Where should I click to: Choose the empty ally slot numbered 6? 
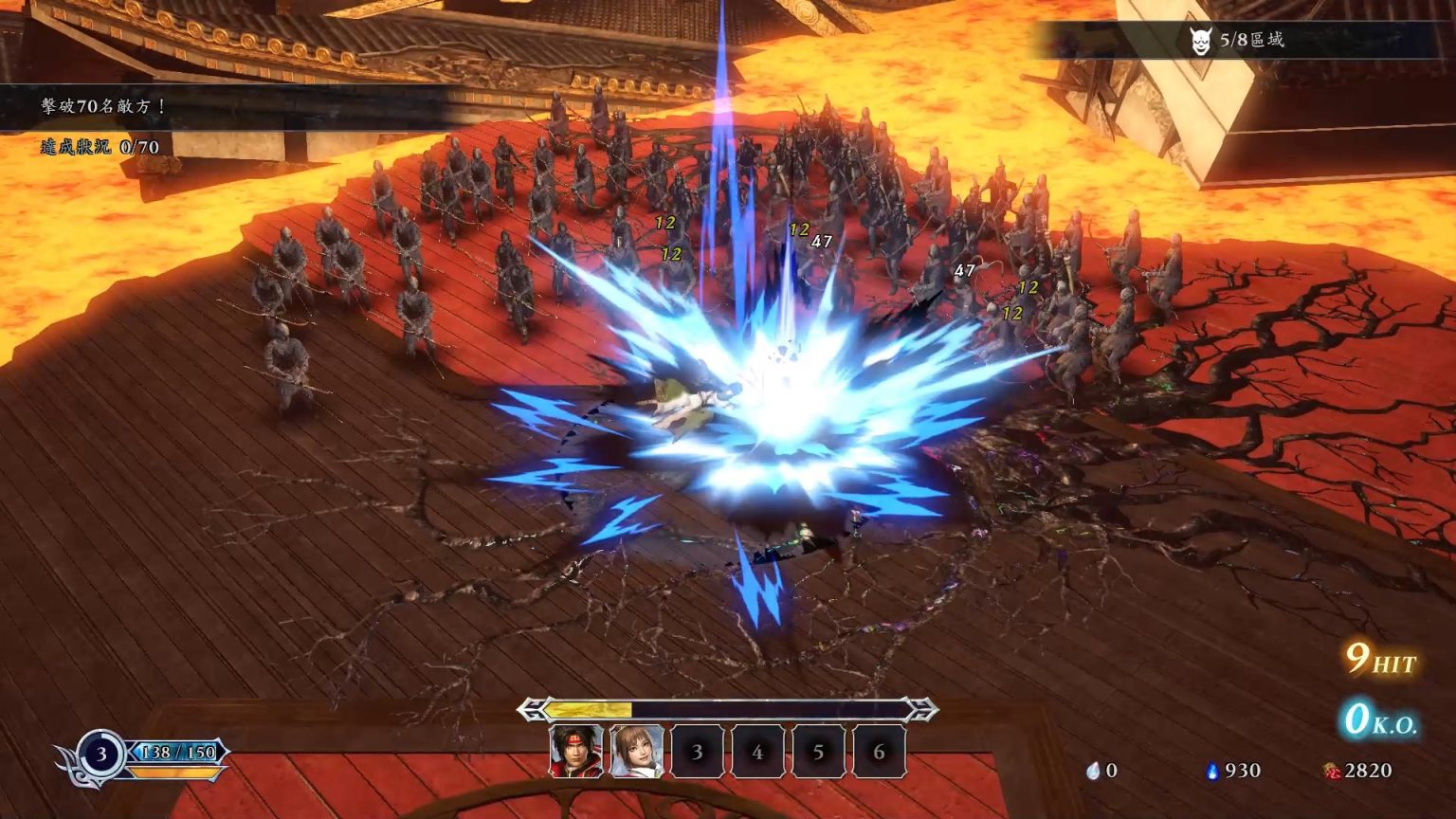pos(879,752)
